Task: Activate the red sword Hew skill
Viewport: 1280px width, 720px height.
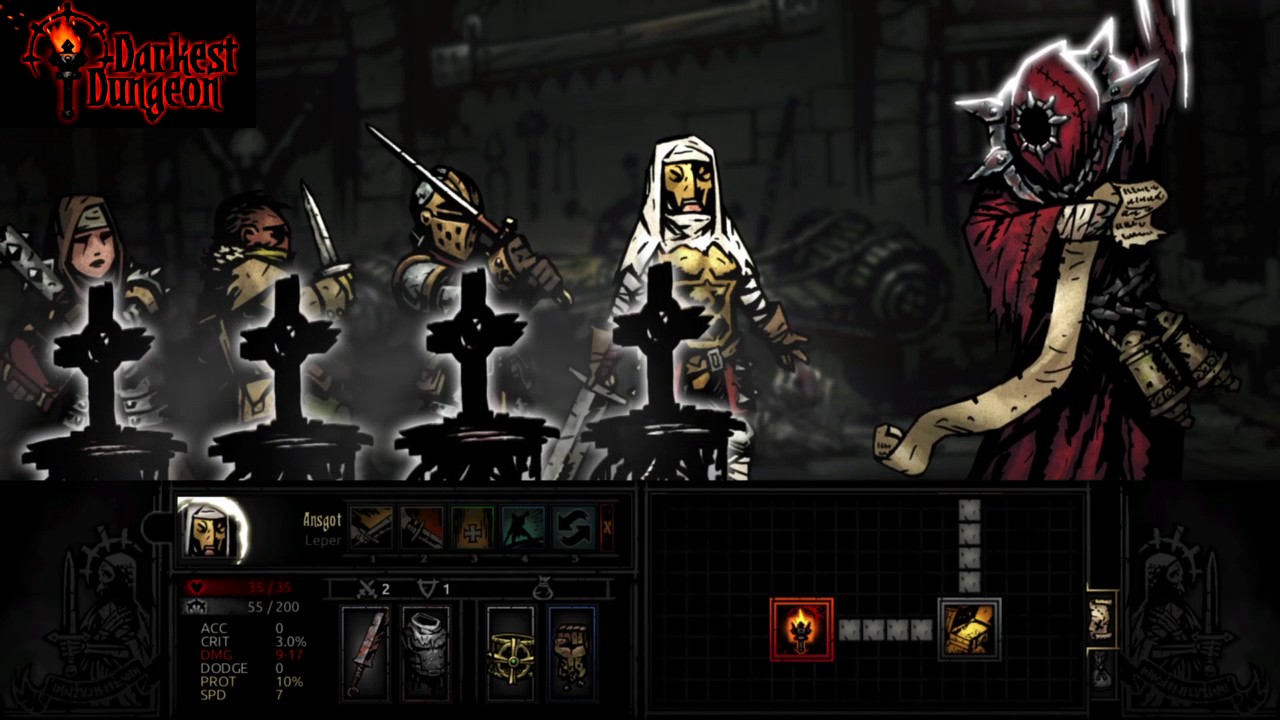Action: click(423, 527)
